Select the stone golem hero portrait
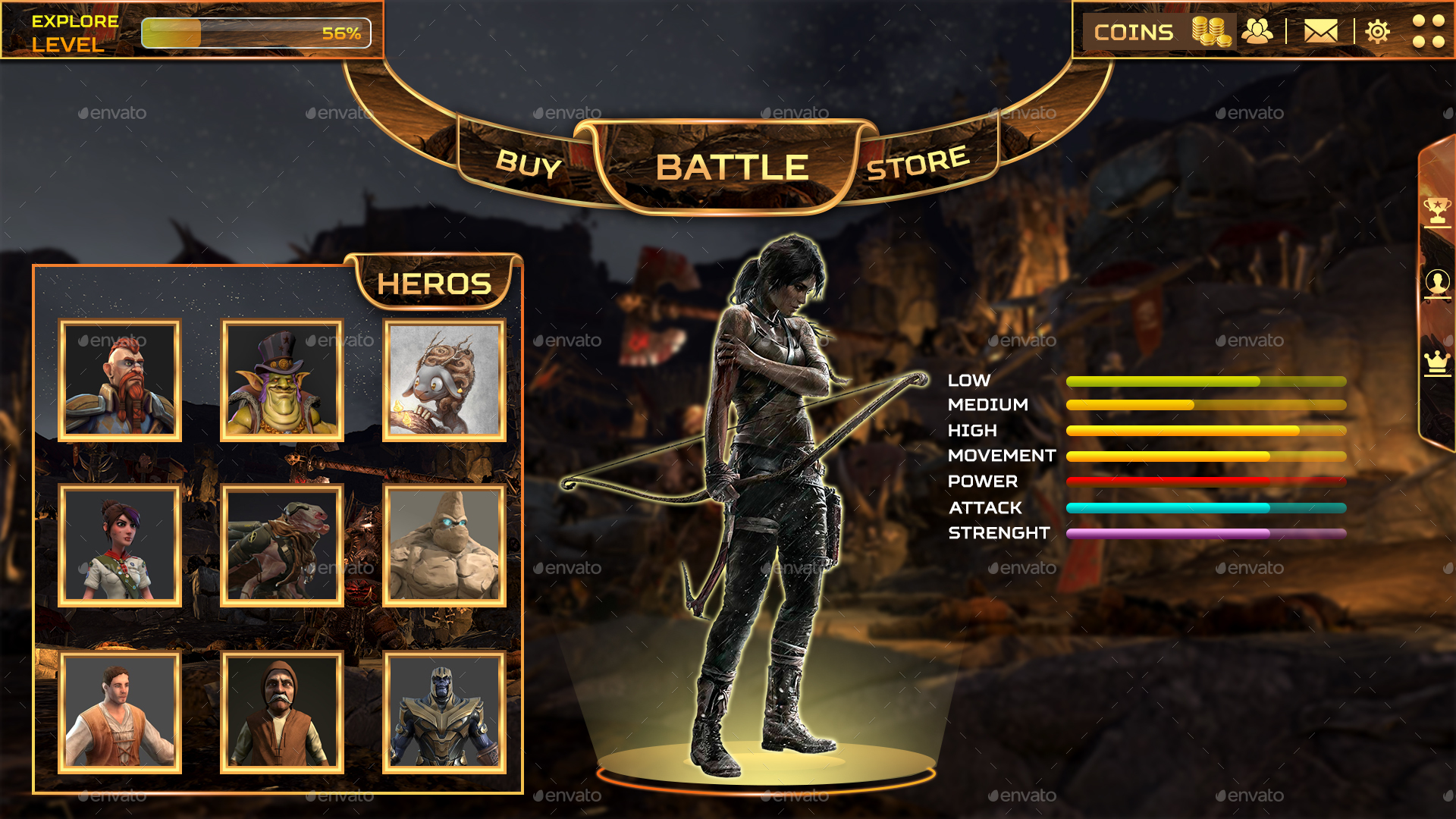1456x819 pixels. pyautogui.click(x=443, y=546)
